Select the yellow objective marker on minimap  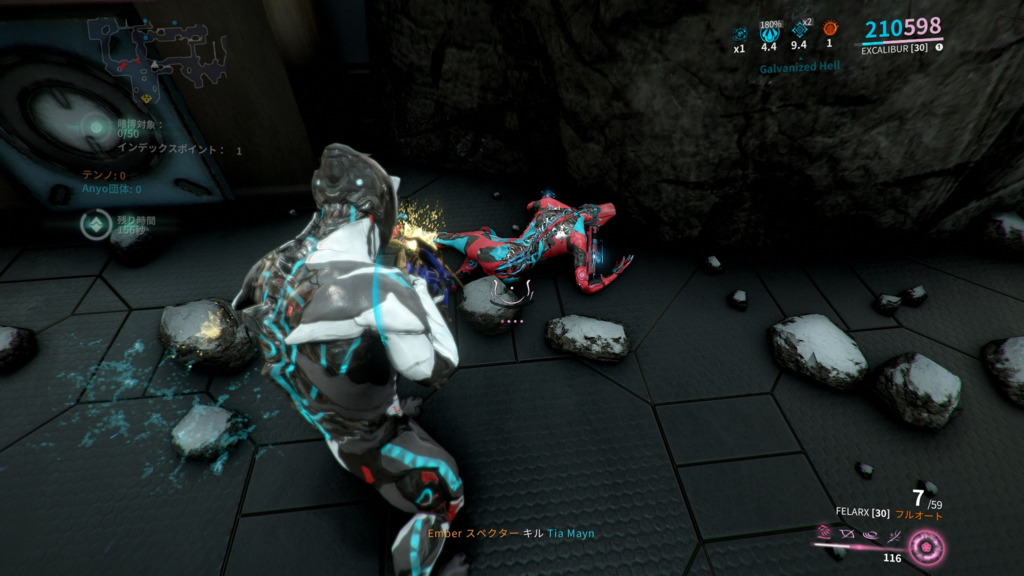pos(146,99)
